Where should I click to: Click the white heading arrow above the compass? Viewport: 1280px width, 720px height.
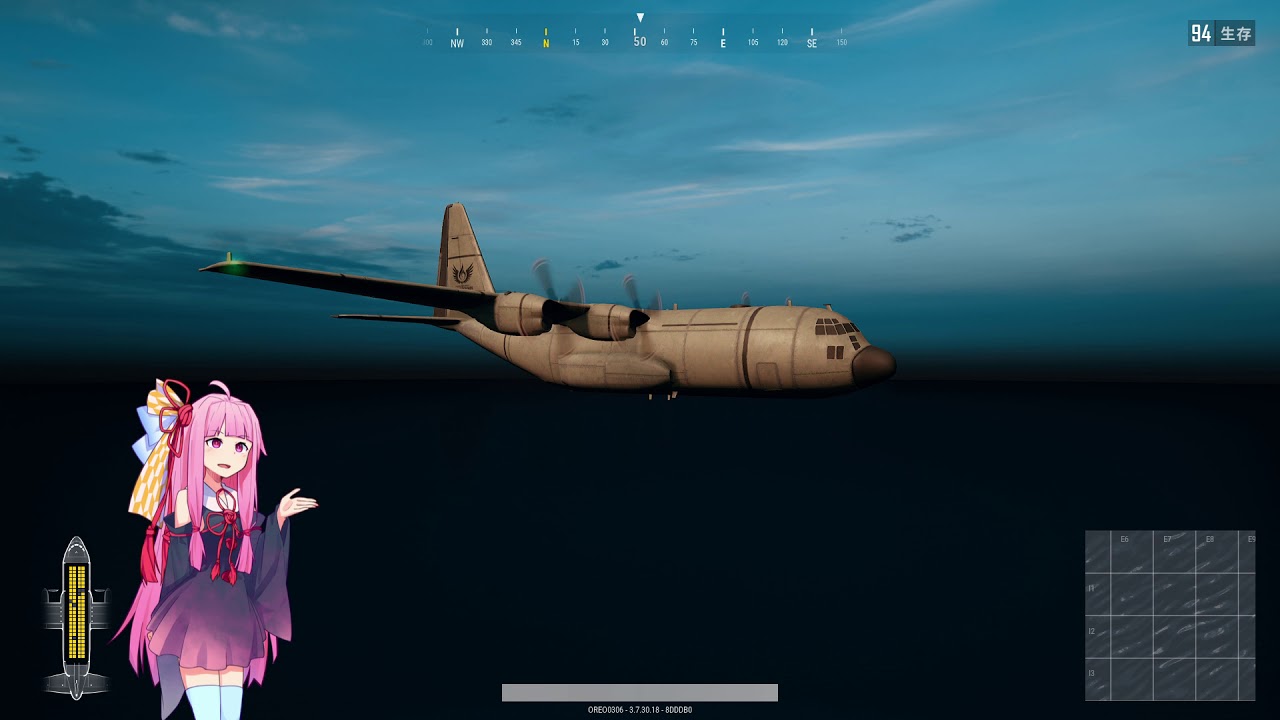pyautogui.click(x=638, y=15)
